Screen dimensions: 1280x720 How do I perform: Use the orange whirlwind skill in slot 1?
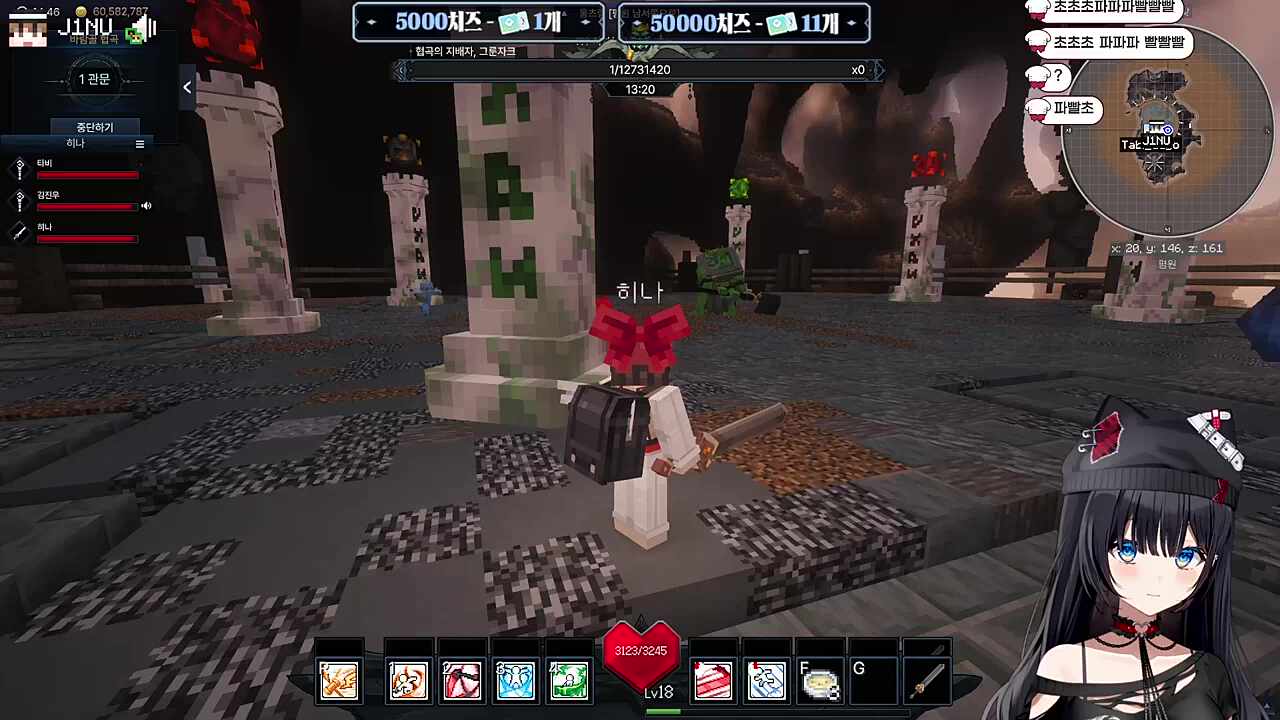coord(408,681)
